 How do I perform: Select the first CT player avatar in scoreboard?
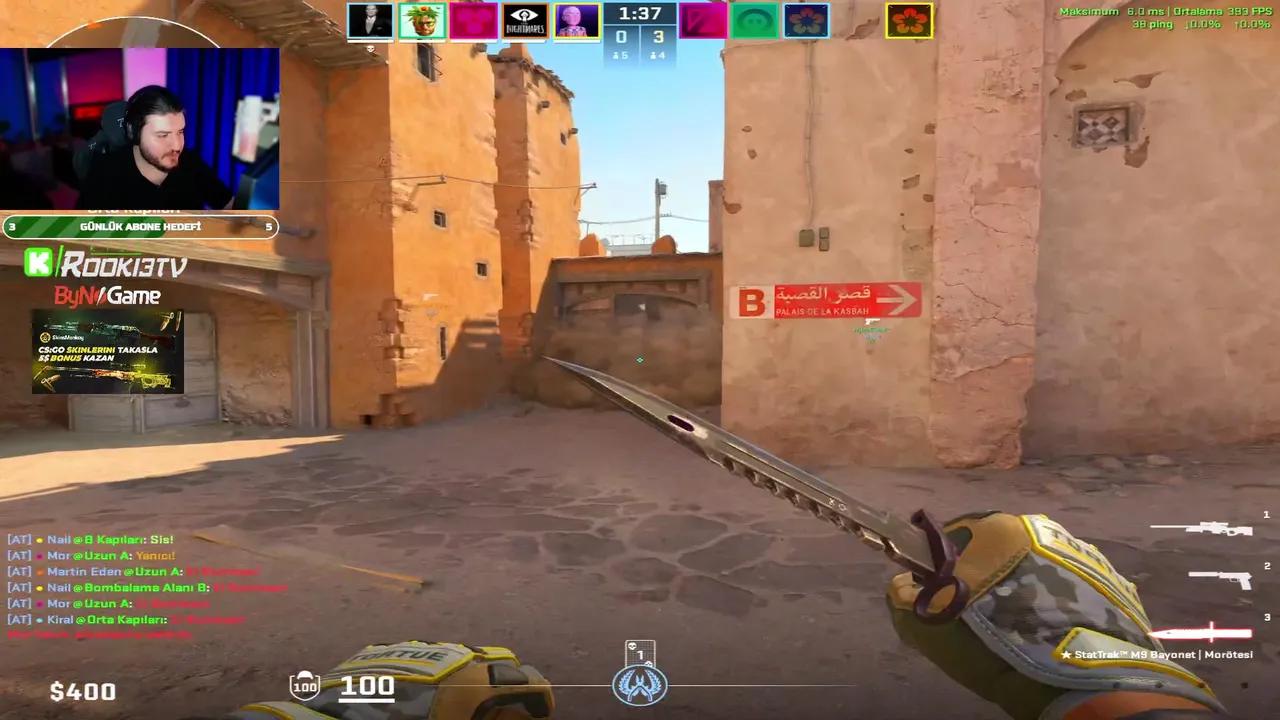point(370,21)
